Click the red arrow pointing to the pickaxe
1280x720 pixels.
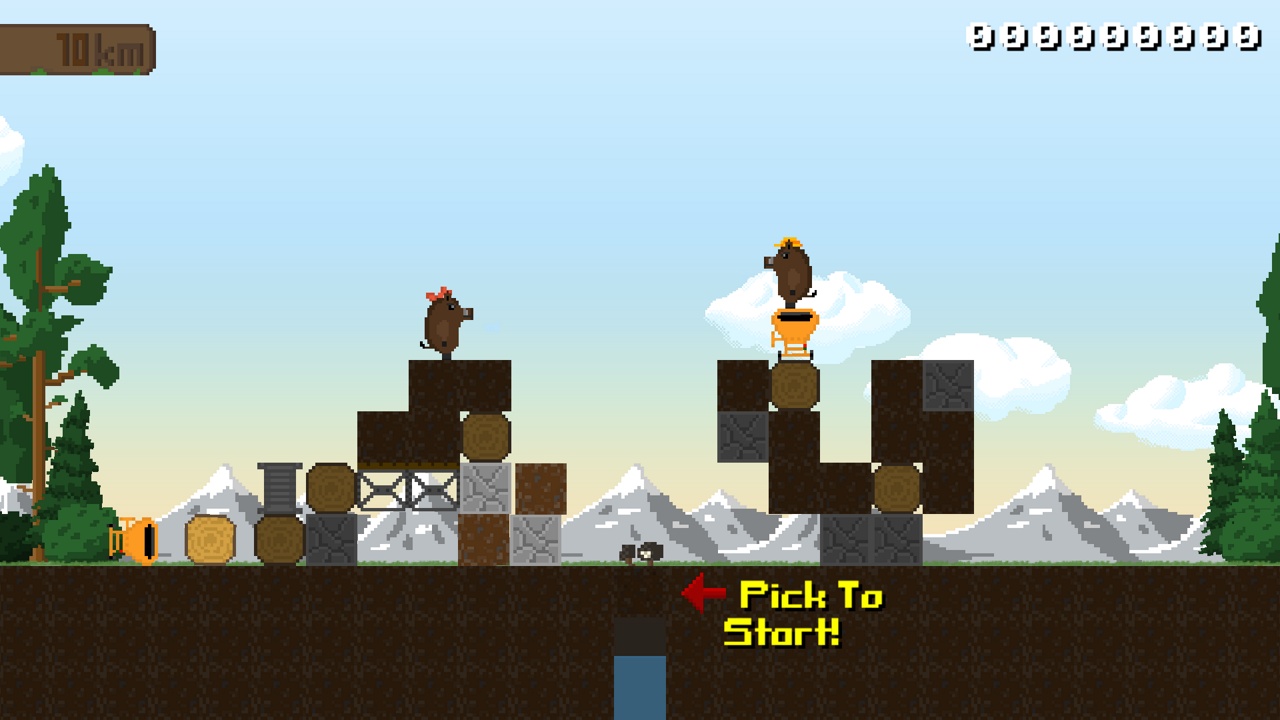[x=703, y=592]
